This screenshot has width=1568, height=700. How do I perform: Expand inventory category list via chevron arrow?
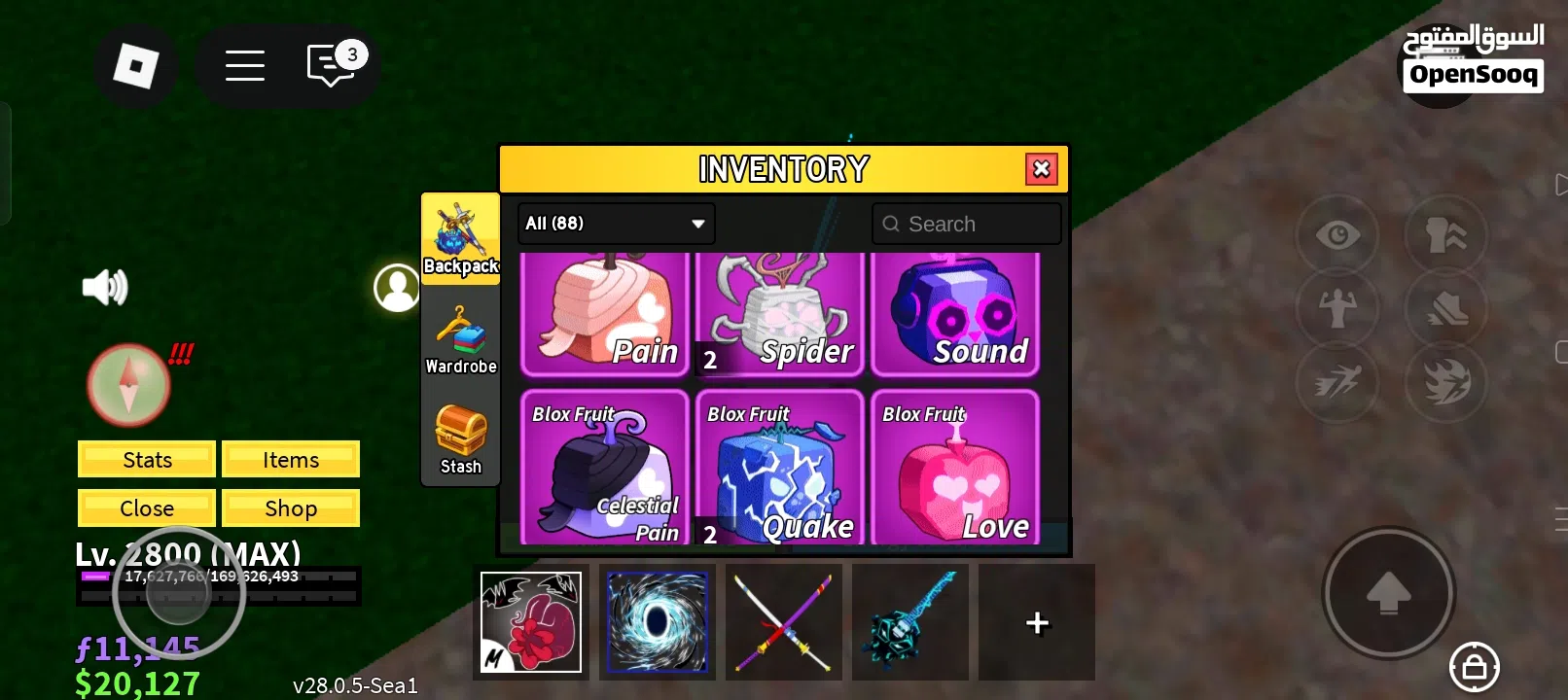tap(696, 224)
